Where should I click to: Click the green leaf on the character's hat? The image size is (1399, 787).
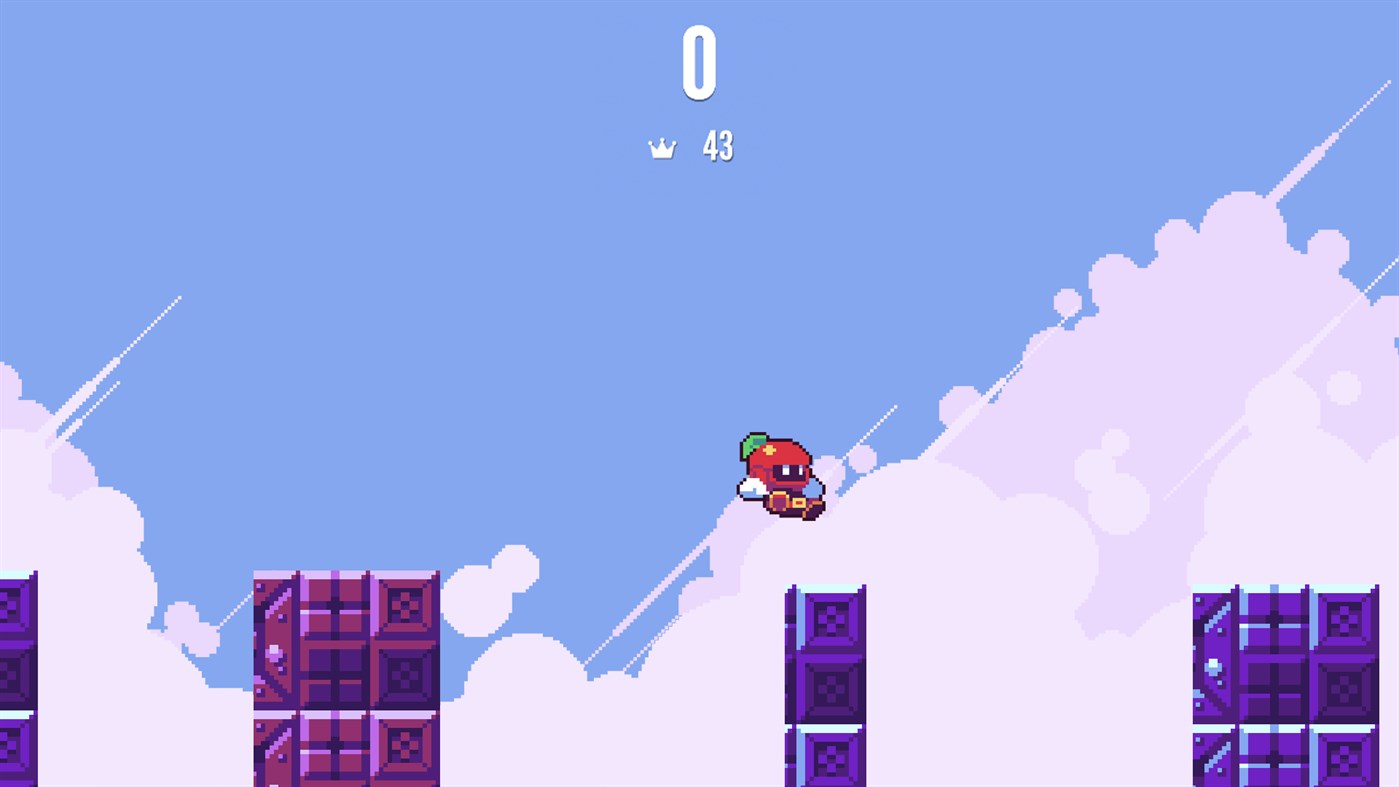pyautogui.click(x=752, y=444)
